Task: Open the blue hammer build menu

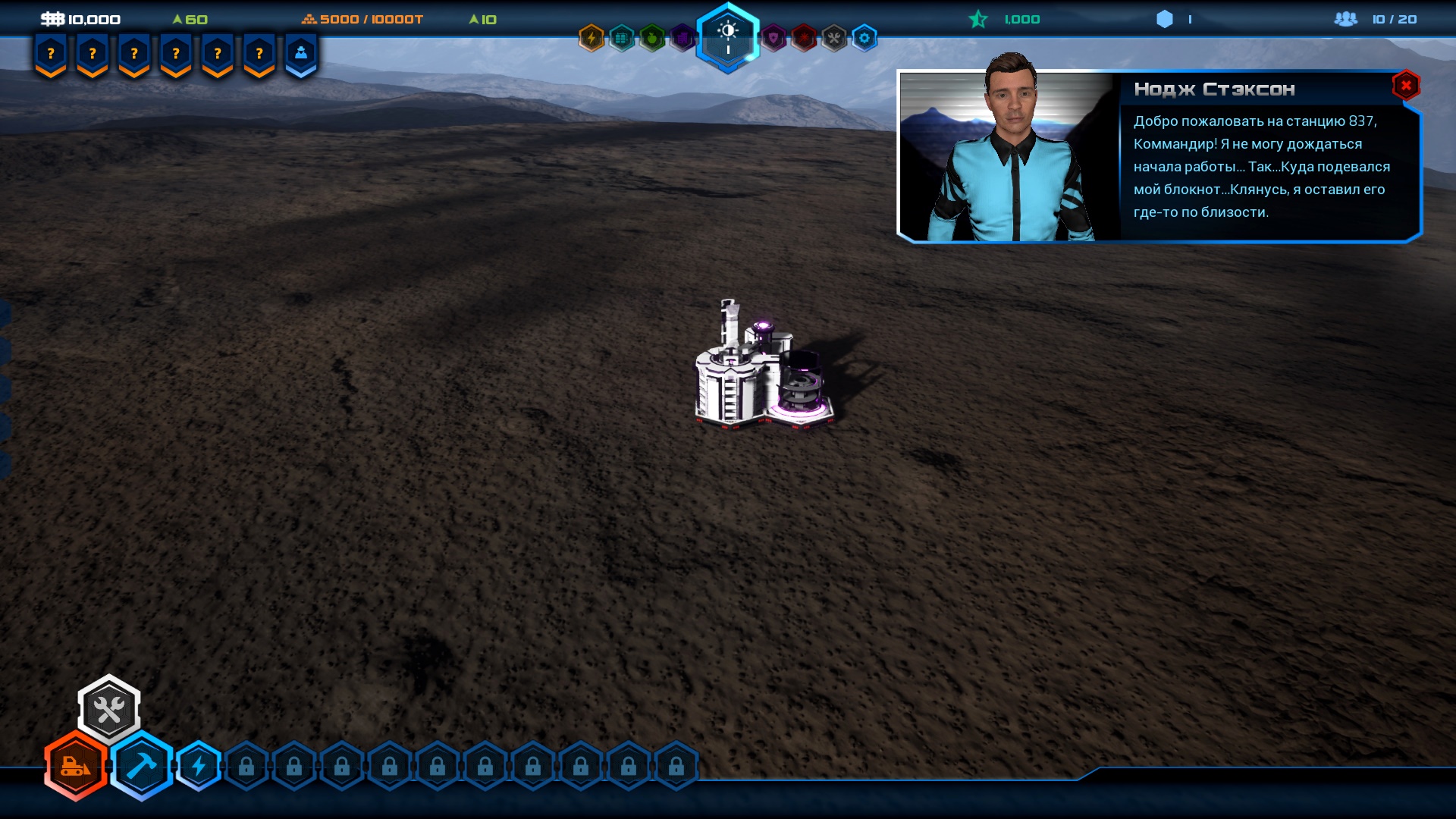Action: click(142, 766)
